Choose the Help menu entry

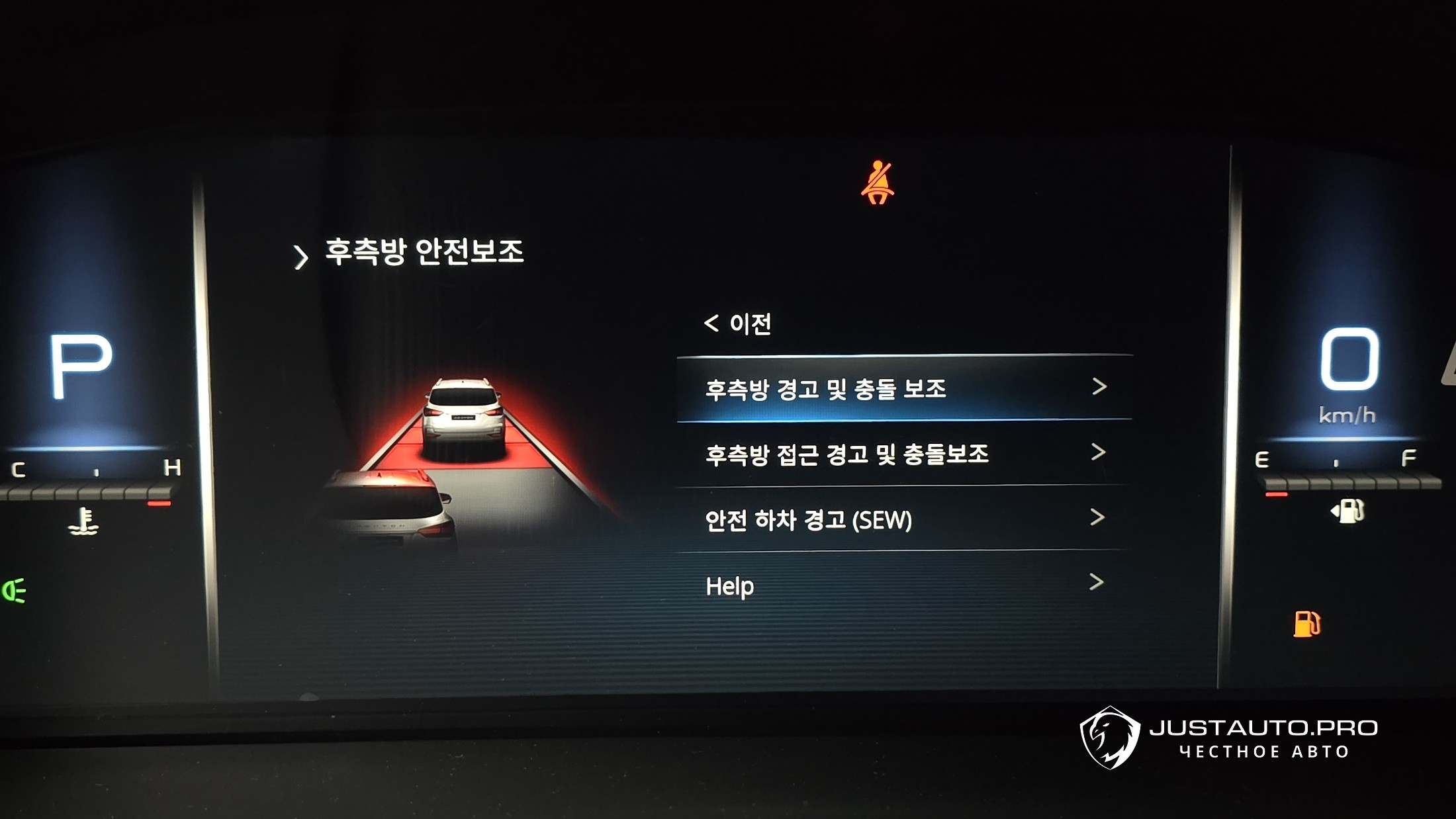tap(903, 585)
